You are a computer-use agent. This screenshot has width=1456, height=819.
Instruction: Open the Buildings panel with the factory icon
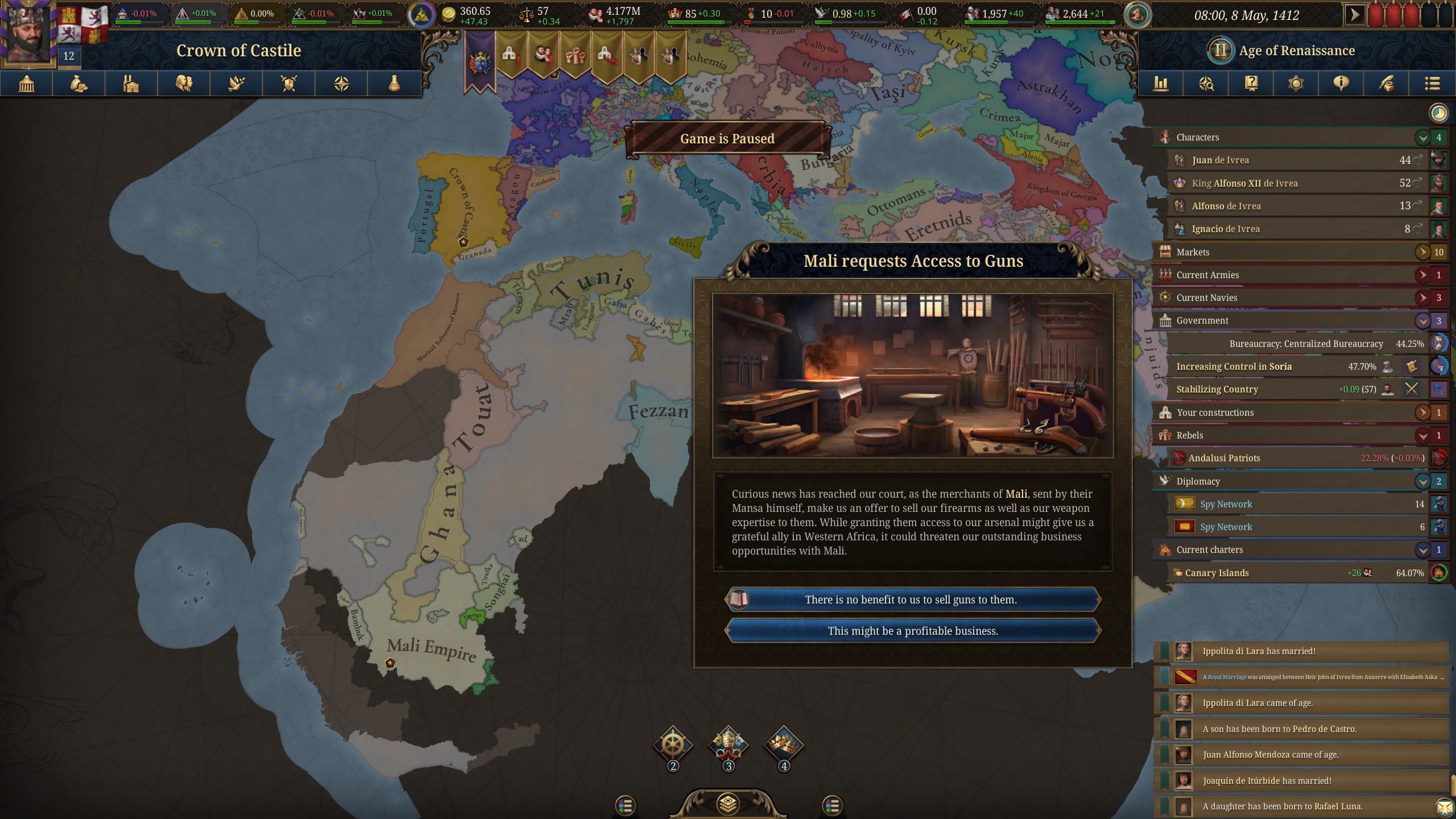(131, 84)
